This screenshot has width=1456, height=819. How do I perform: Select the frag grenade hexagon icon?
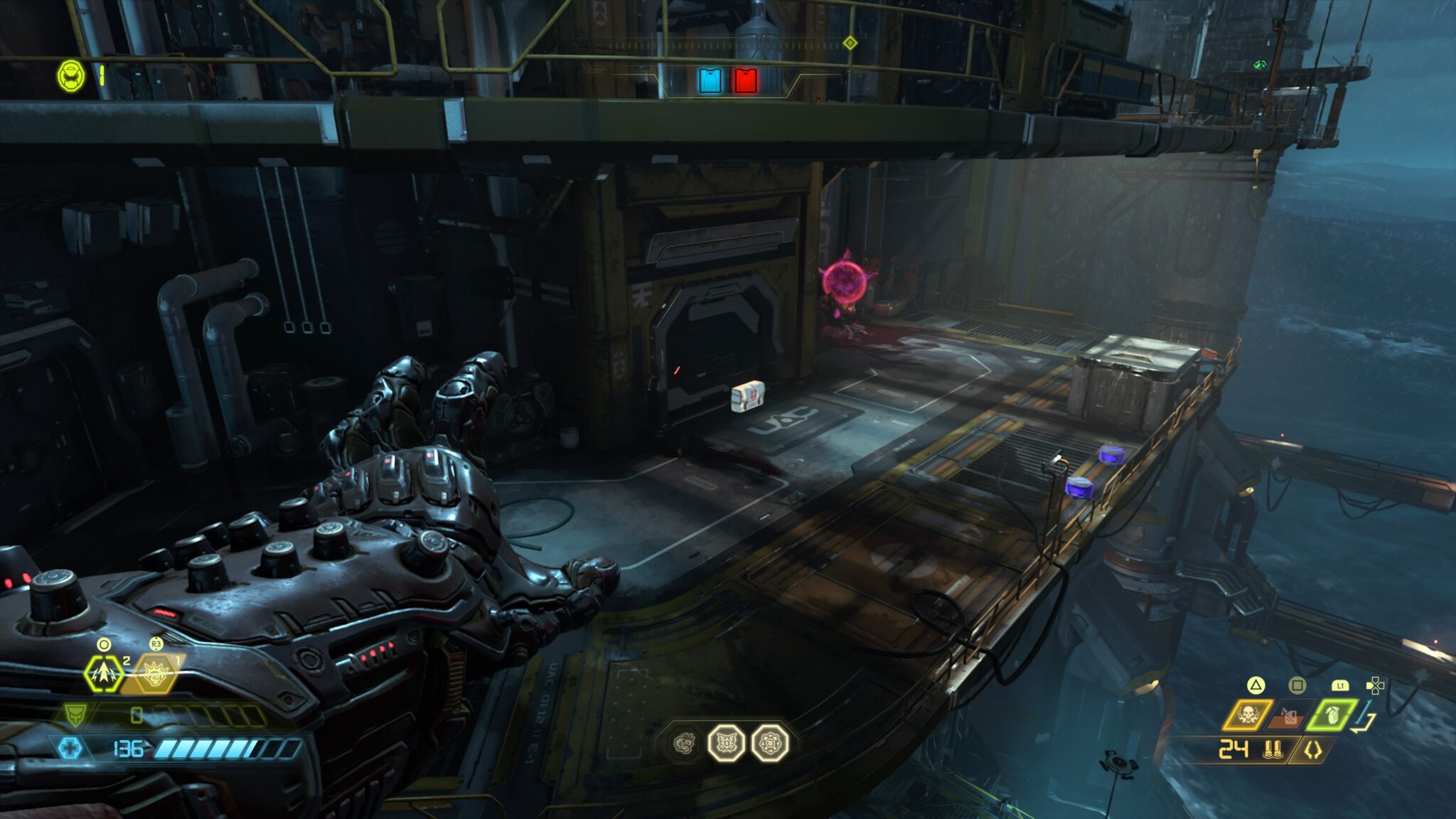[x=103, y=674]
